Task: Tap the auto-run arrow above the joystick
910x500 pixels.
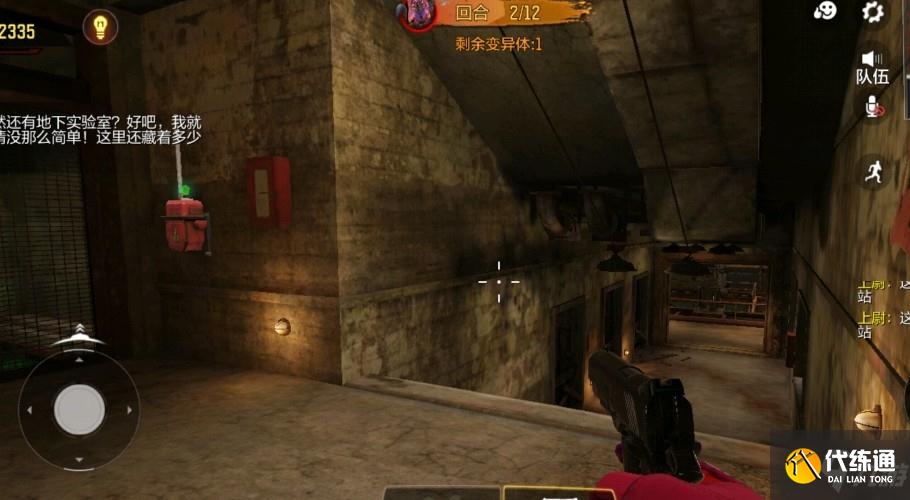Action: 78,334
